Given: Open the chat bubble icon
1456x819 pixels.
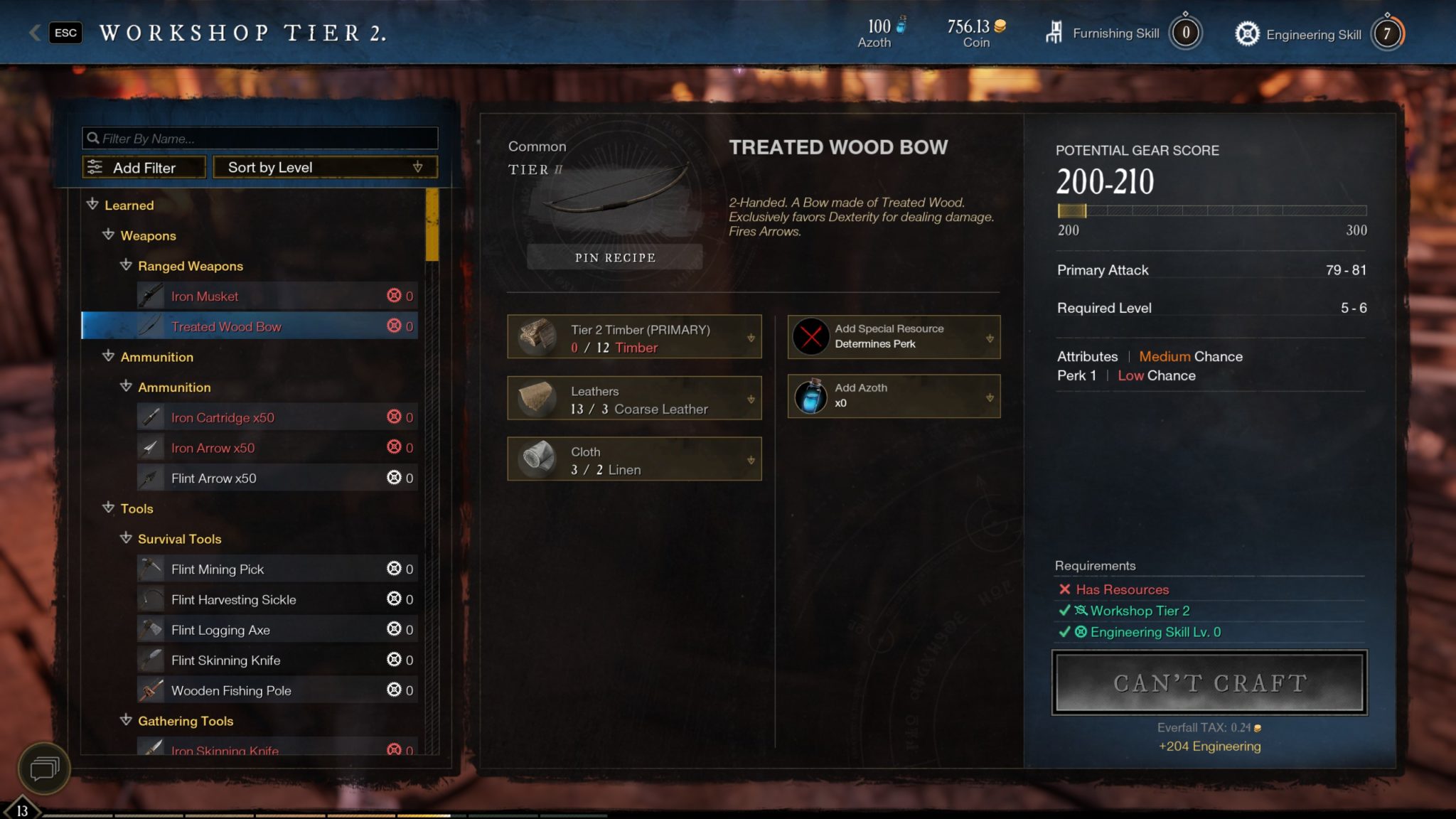Looking at the screenshot, I should [43, 769].
